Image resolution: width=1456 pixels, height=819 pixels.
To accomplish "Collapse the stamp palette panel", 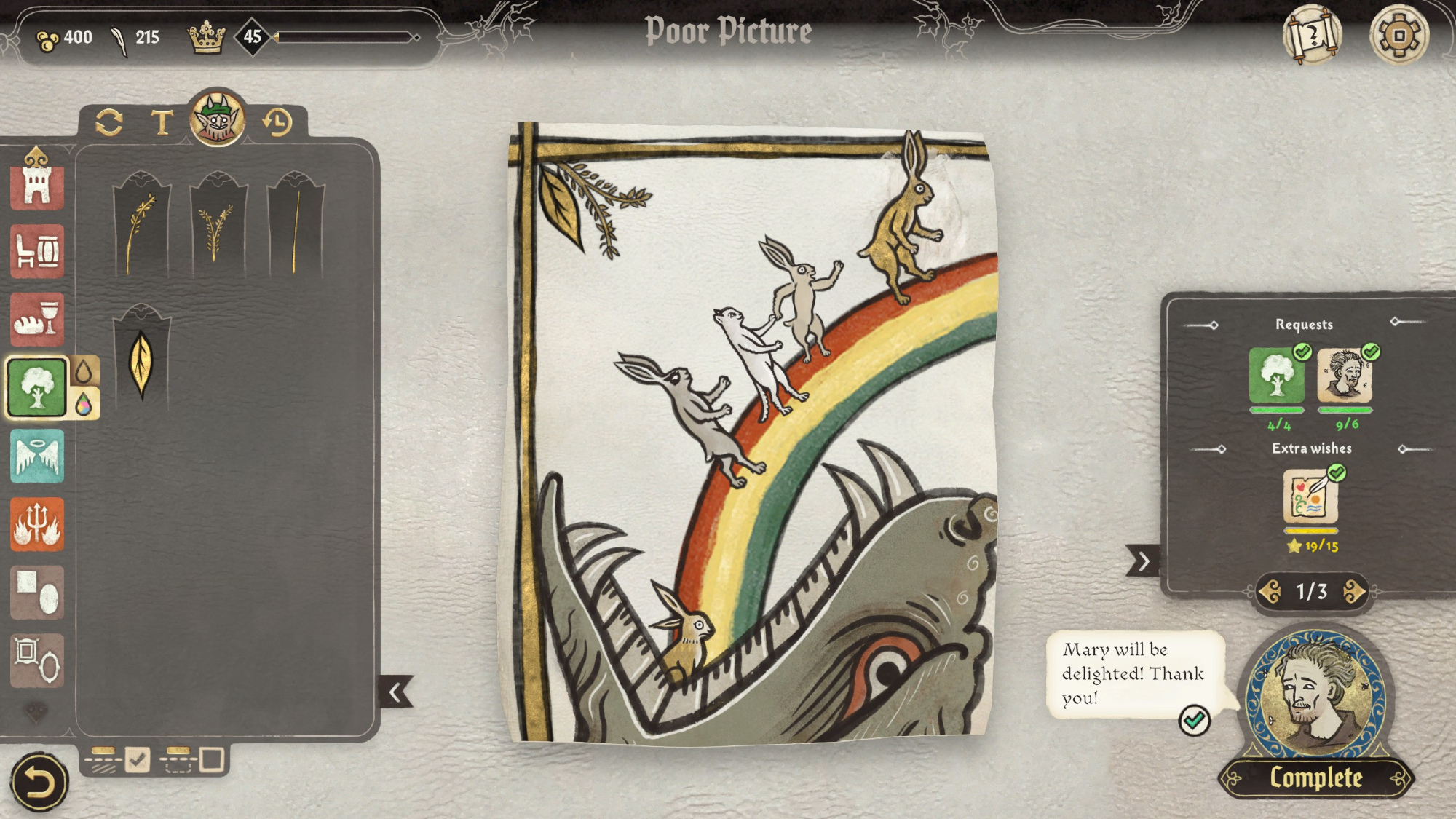I will [396, 692].
